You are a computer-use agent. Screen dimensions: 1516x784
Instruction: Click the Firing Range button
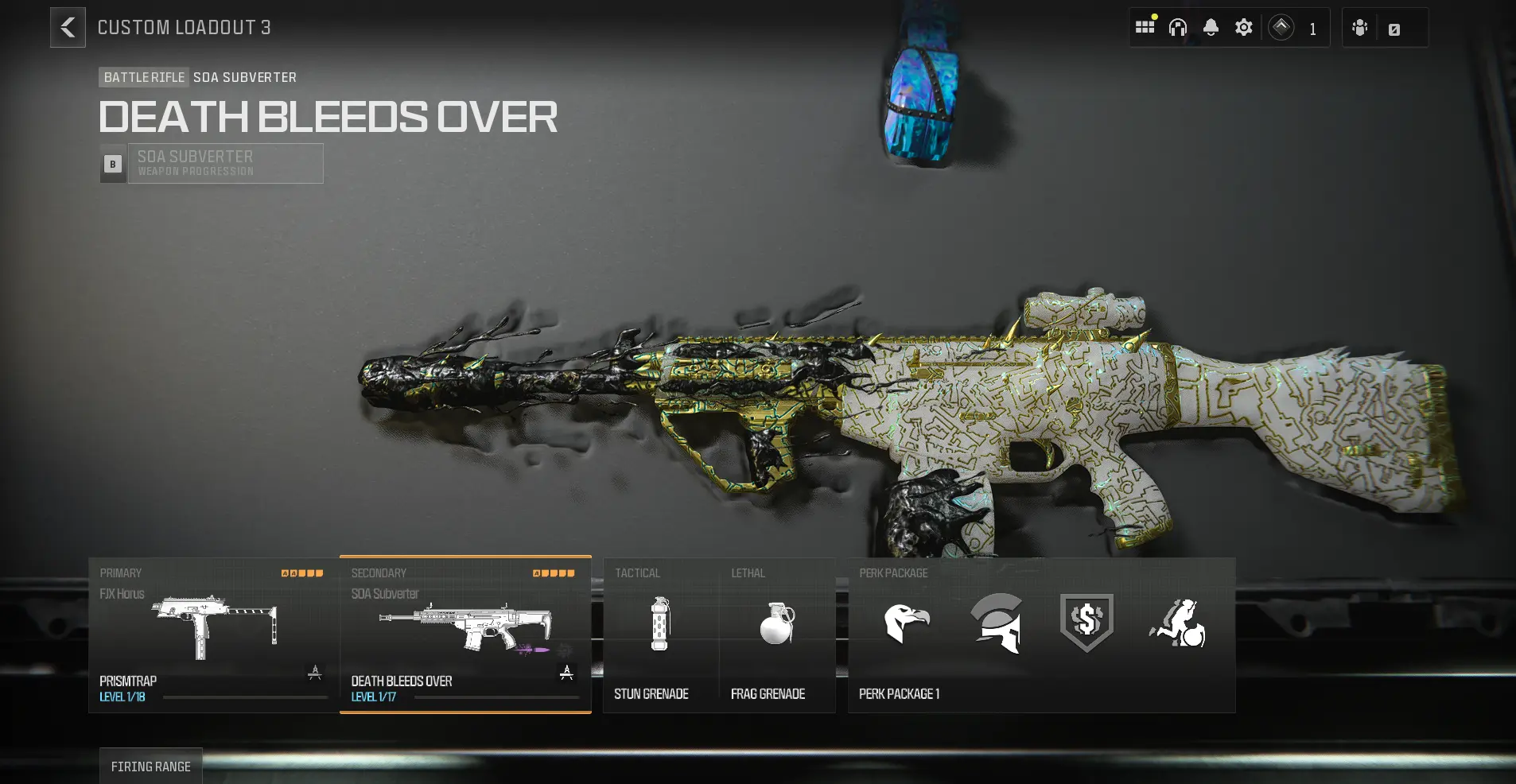pyautogui.click(x=151, y=766)
